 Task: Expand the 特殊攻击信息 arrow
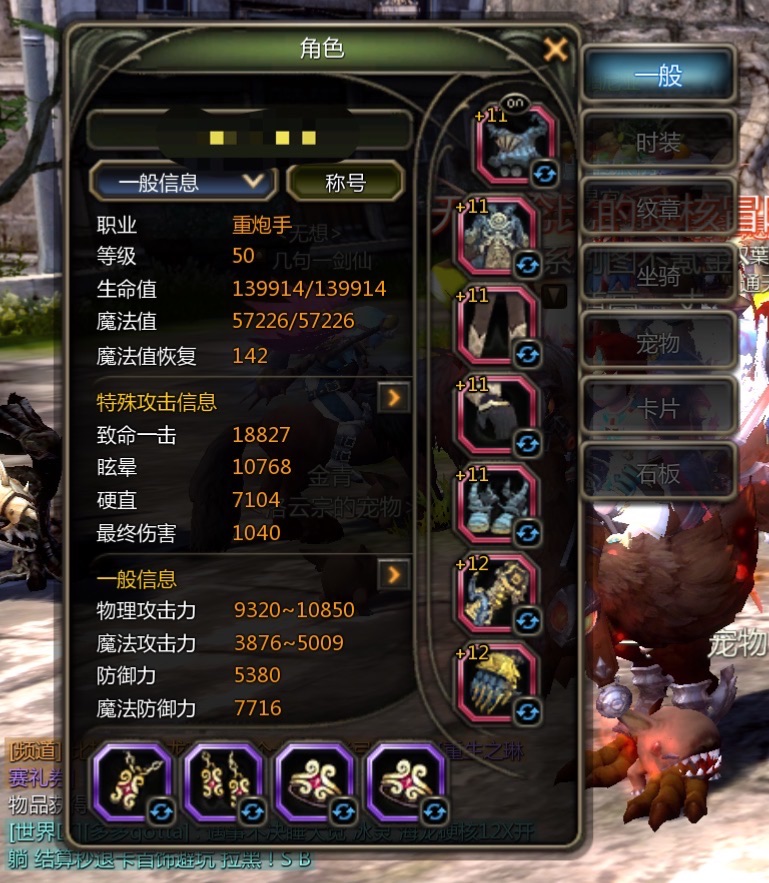[394, 398]
